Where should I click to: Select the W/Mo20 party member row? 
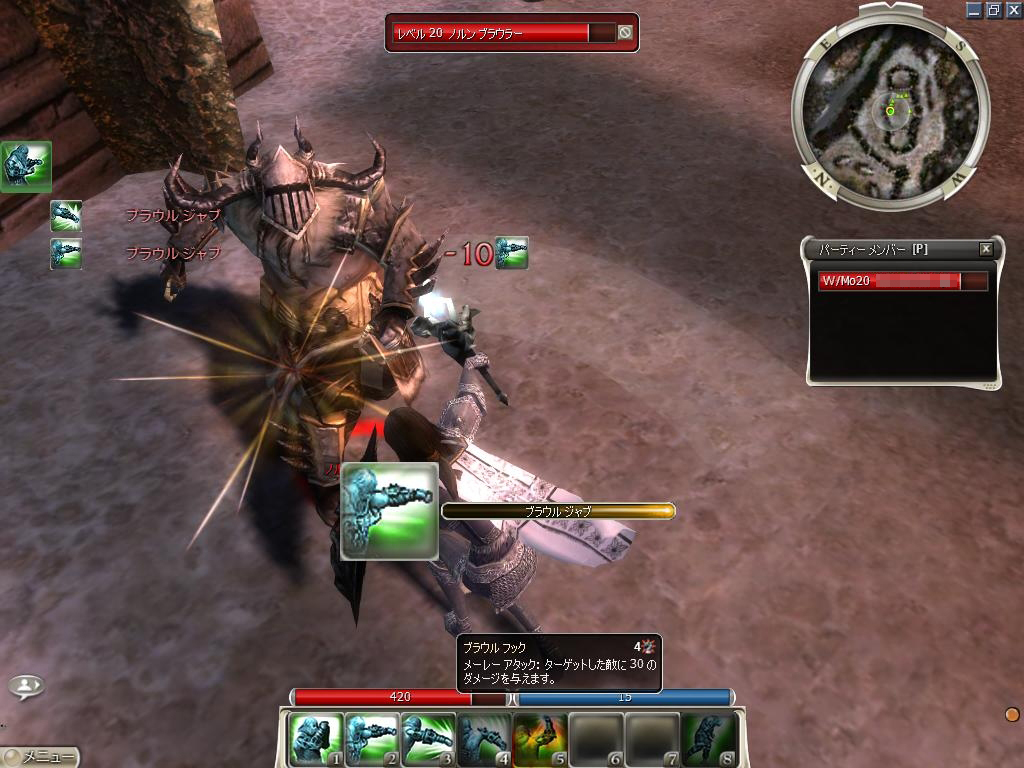[x=902, y=281]
